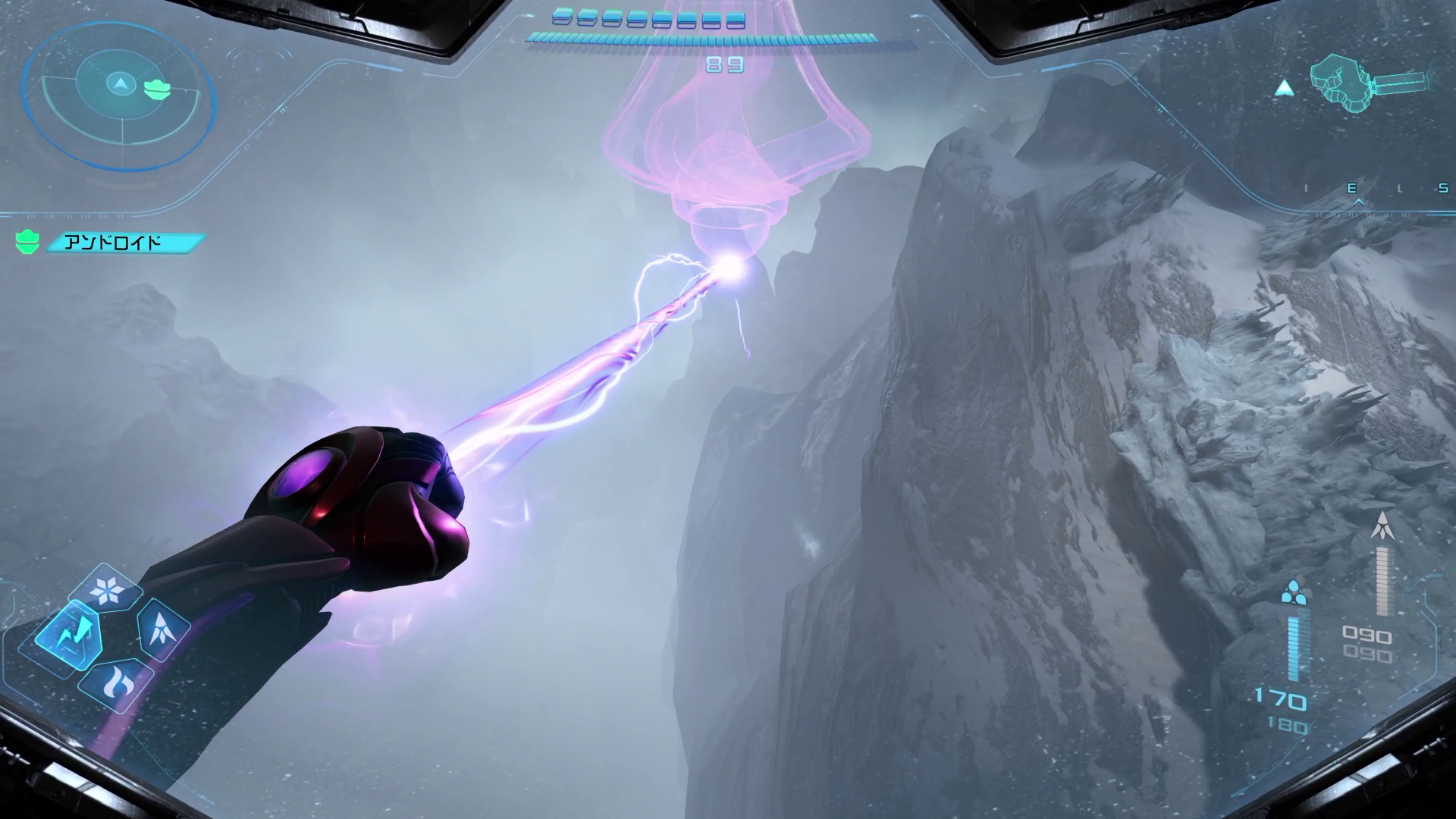
Task: Select the アンドロイド target label
Action: (124, 243)
